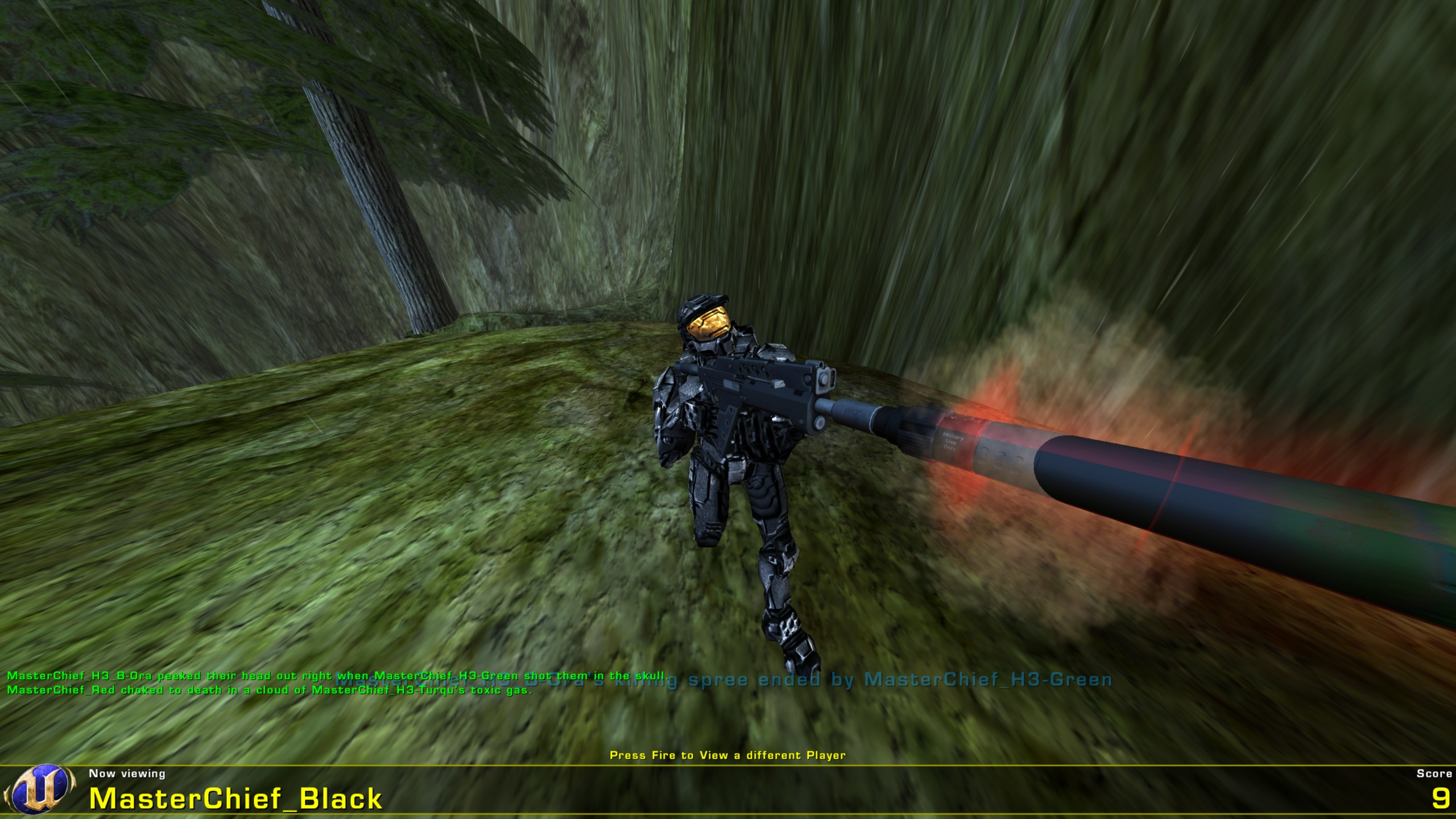Open the Score section of the HUD
The height and width of the screenshot is (819, 1456).
1428,773
